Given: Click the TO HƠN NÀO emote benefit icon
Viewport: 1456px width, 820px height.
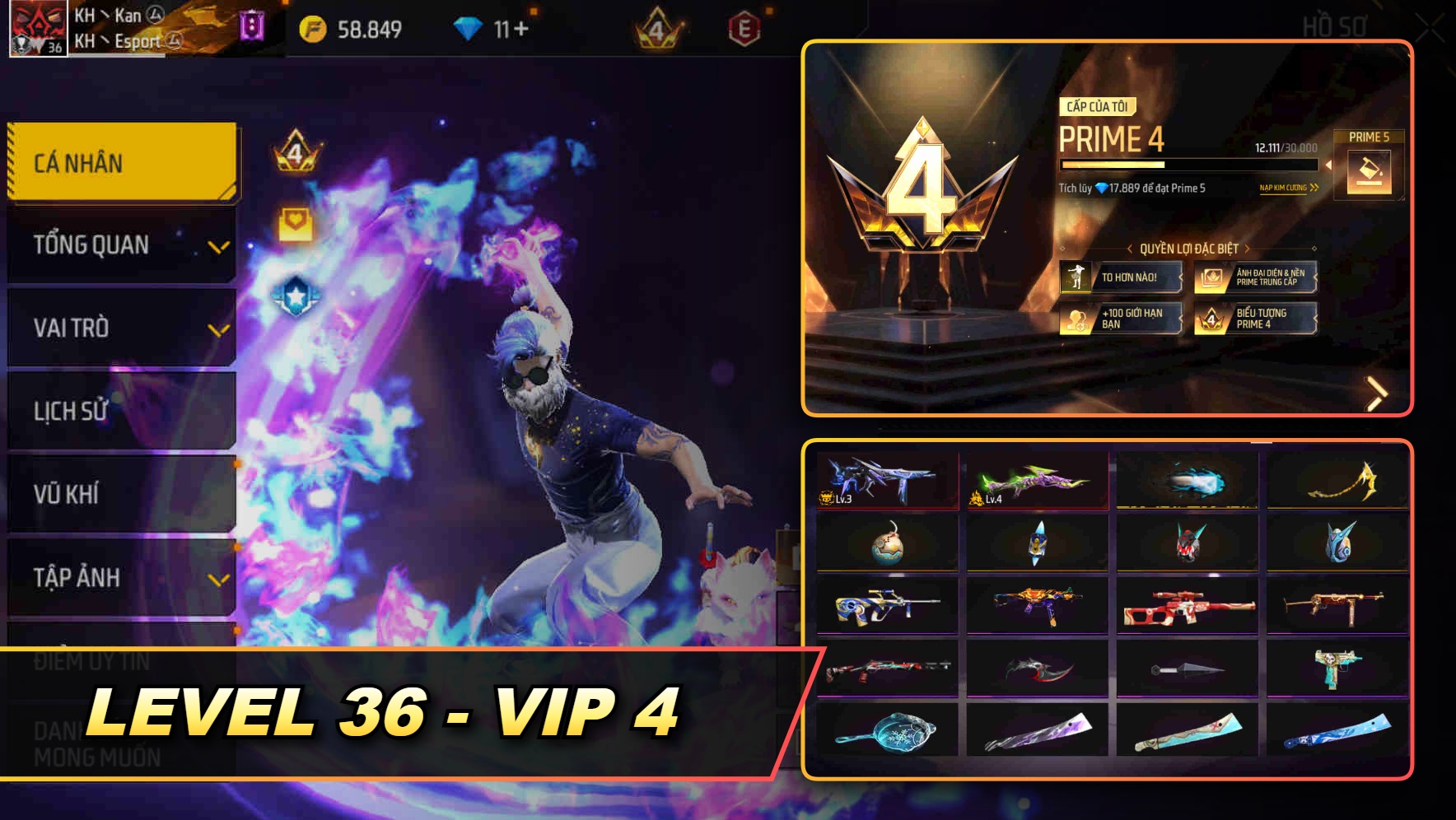Looking at the screenshot, I should pyautogui.click(x=1076, y=277).
